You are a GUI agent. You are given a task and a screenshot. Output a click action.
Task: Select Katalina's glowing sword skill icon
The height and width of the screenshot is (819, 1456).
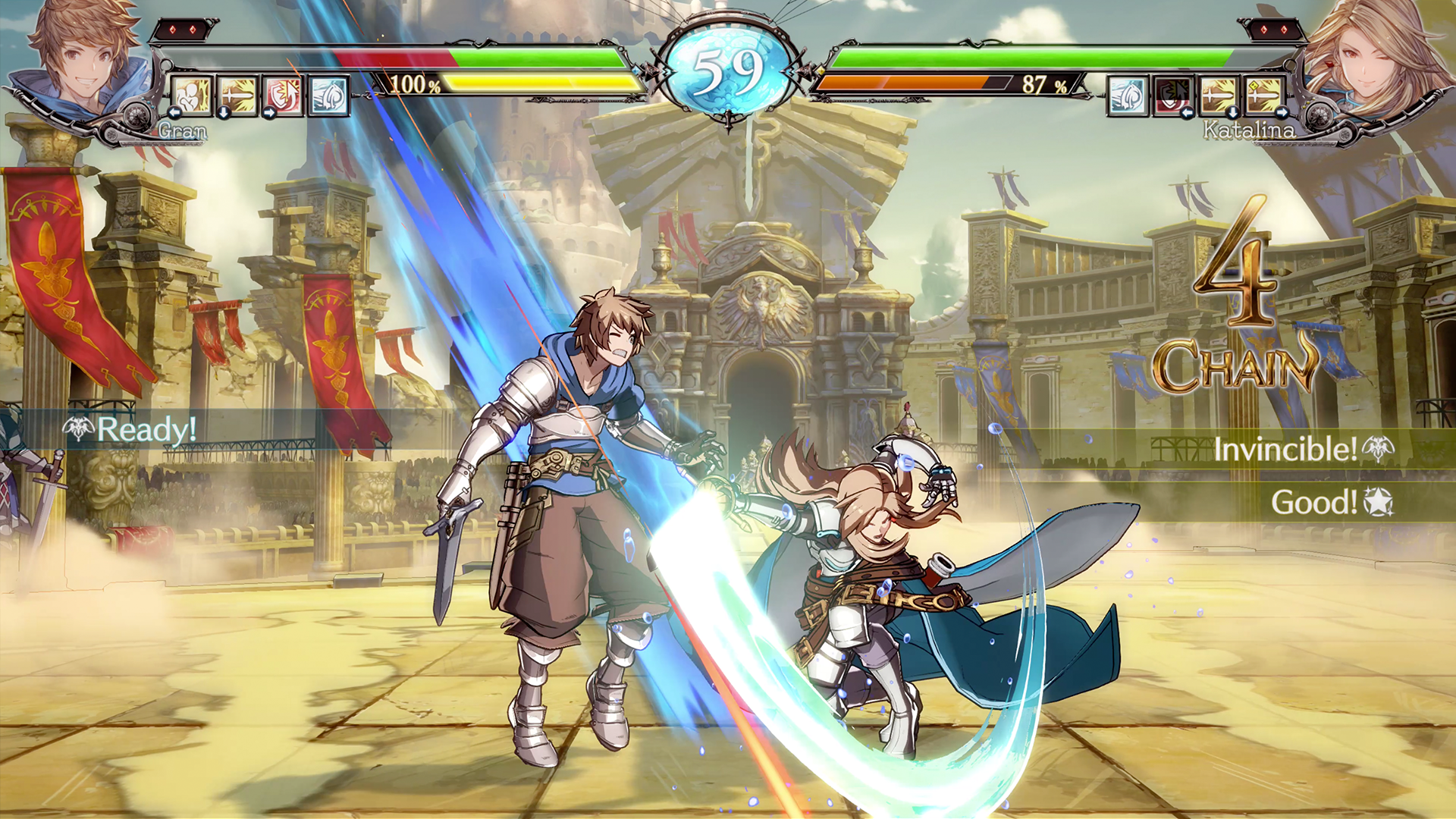[x=1217, y=93]
